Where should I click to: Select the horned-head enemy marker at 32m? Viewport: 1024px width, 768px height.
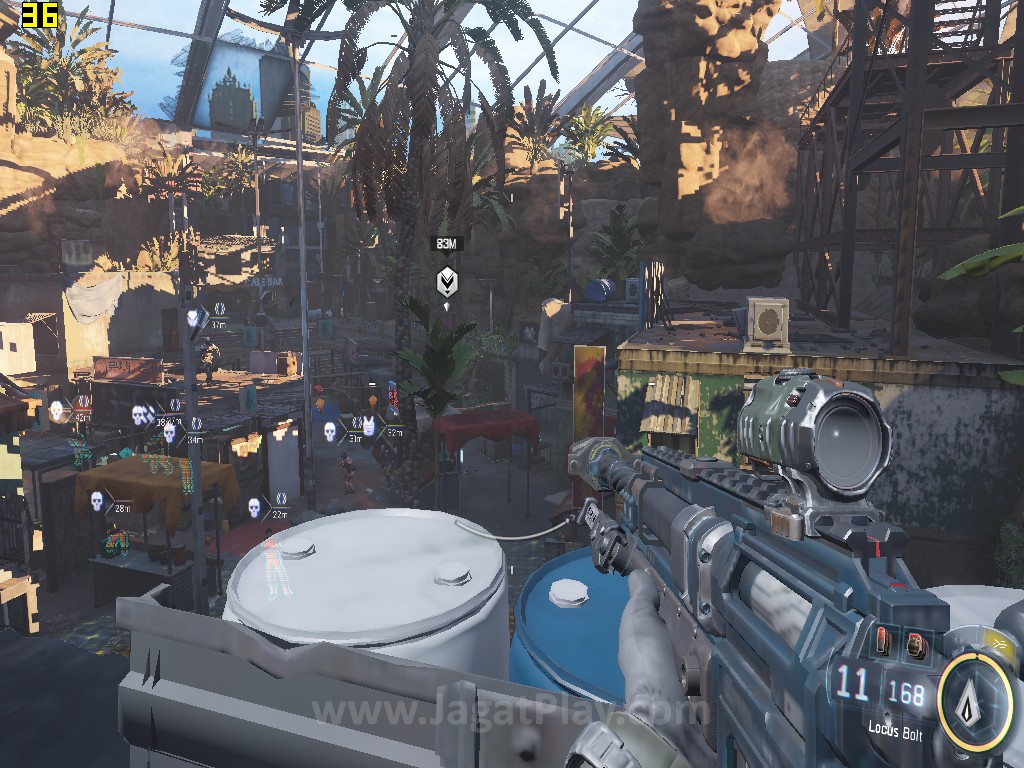(x=369, y=428)
